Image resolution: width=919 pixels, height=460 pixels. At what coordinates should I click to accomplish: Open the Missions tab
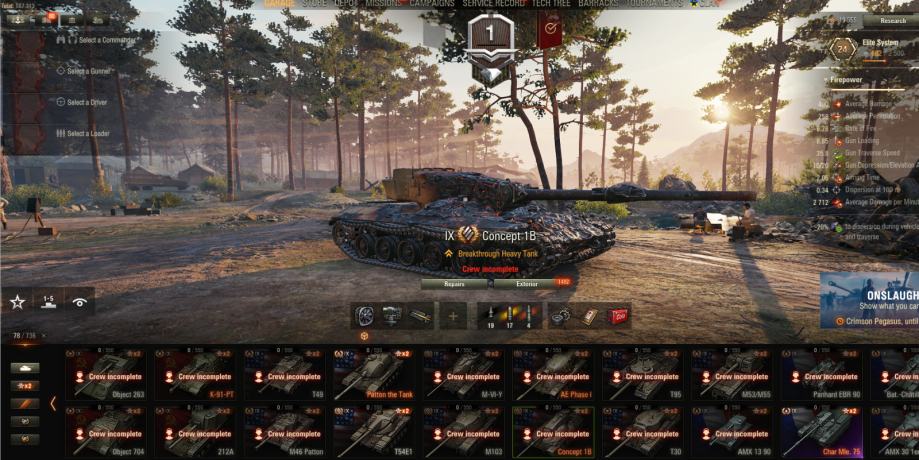(x=386, y=3)
